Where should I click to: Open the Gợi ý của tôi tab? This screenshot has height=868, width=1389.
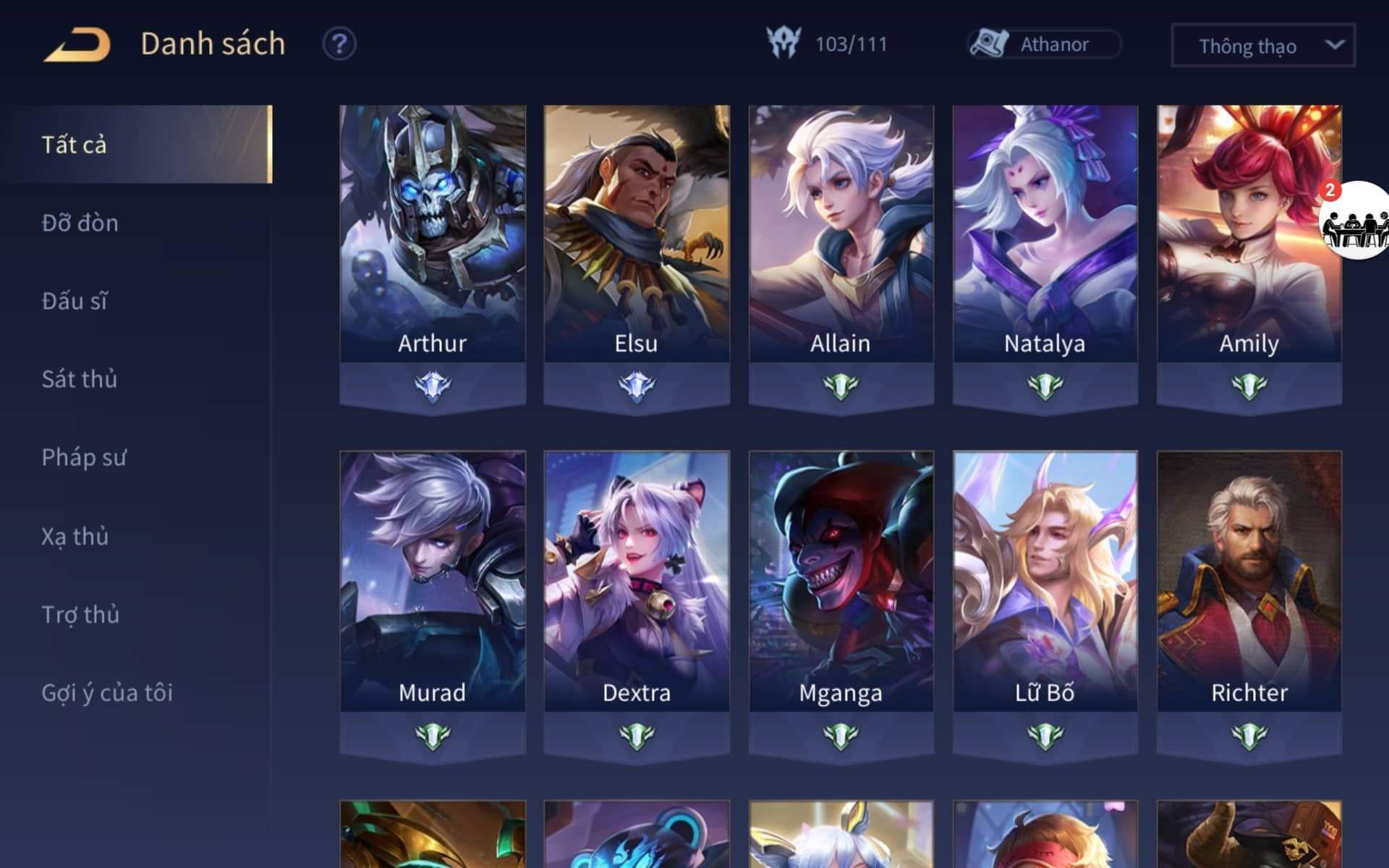pos(107,692)
